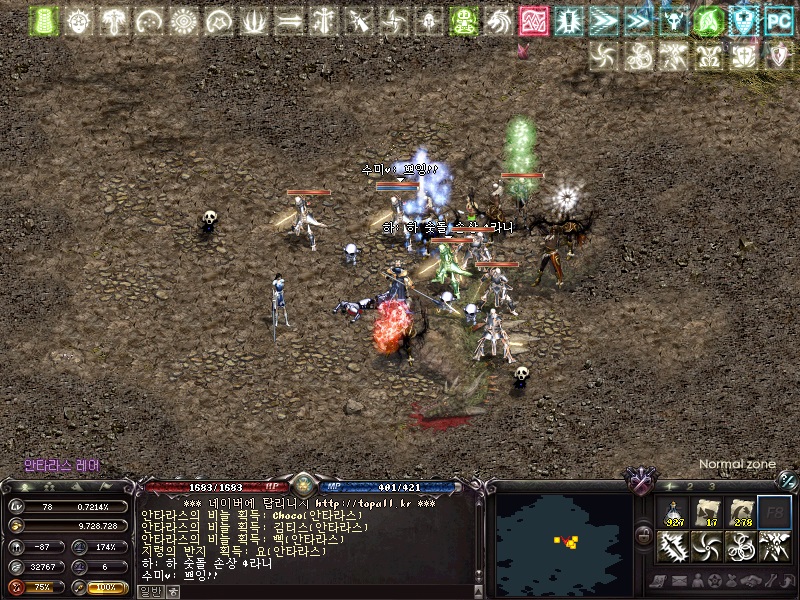This screenshot has height=600, width=800.
Task: Click the PC buff icon
Action: coord(778,20)
